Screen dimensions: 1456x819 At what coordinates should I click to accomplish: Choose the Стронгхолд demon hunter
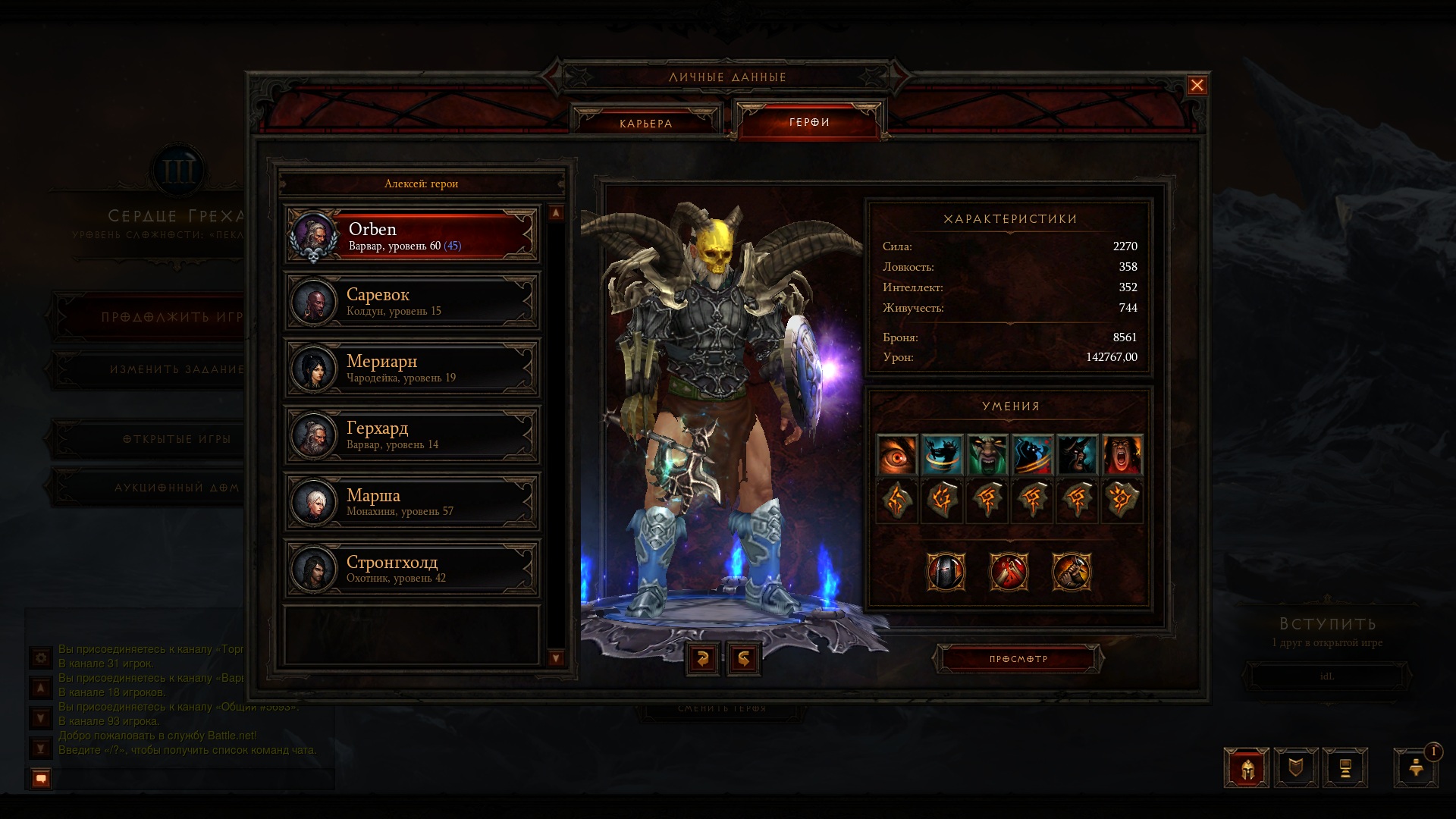click(x=412, y=569)
